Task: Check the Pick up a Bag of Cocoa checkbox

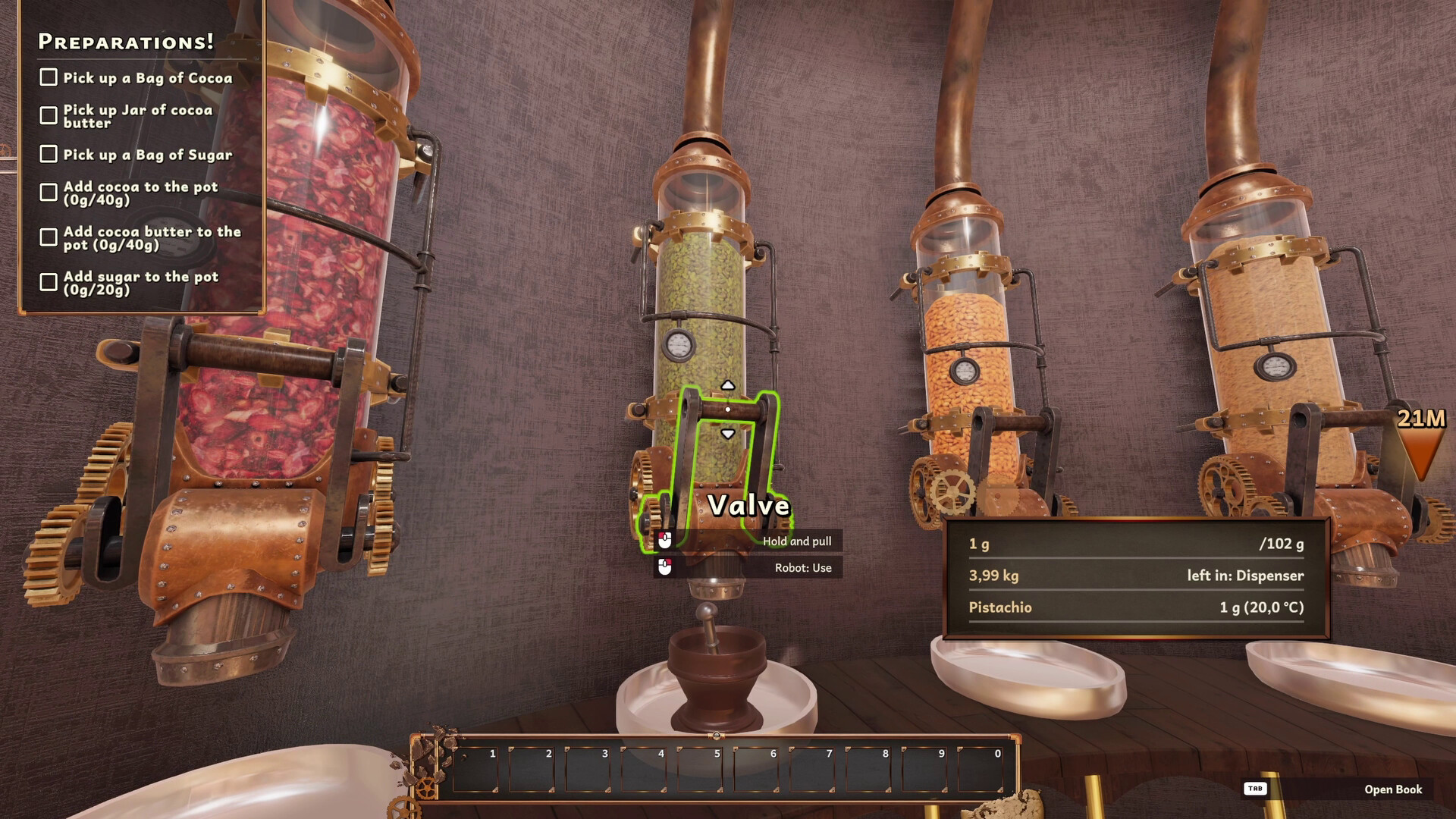Action: (49, 76)
